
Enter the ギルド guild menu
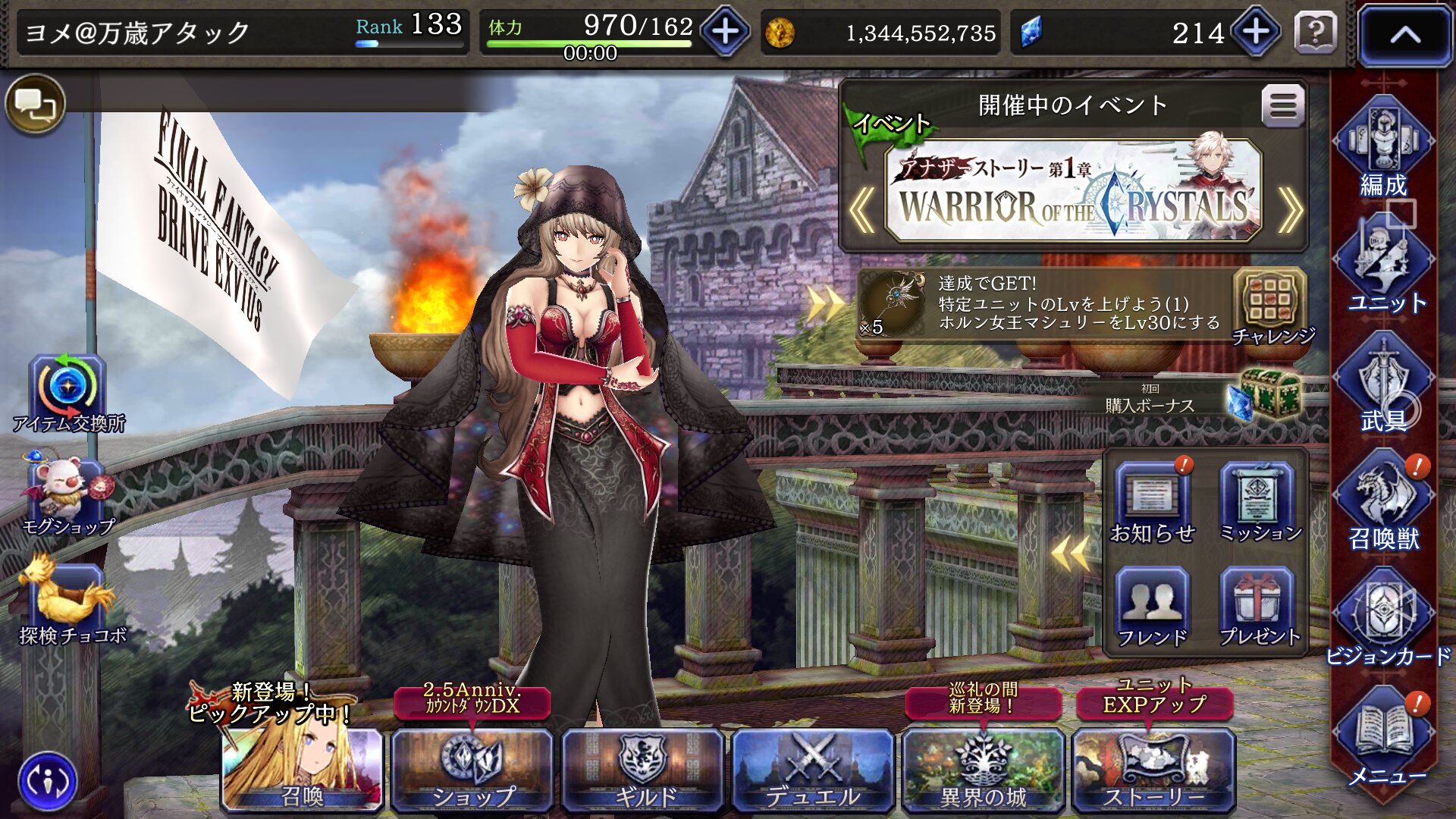(643, 770)
